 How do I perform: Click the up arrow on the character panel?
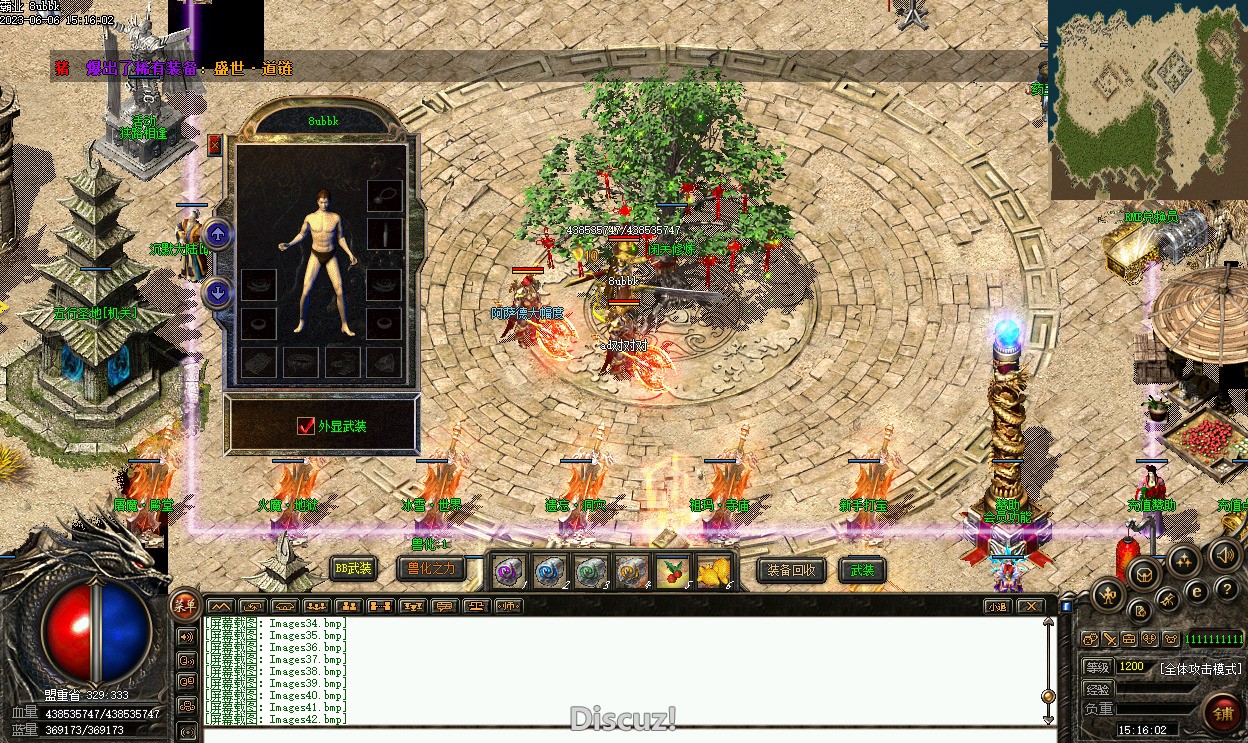(218, 234)
